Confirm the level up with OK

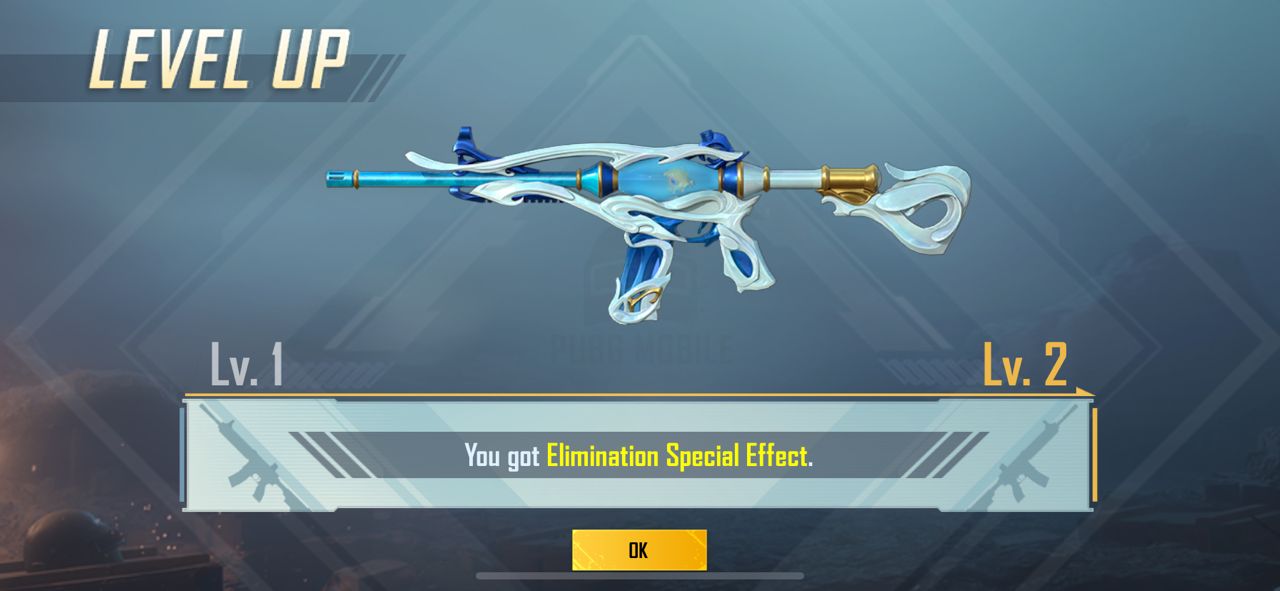pyautogui.click(x=639, y=550)
